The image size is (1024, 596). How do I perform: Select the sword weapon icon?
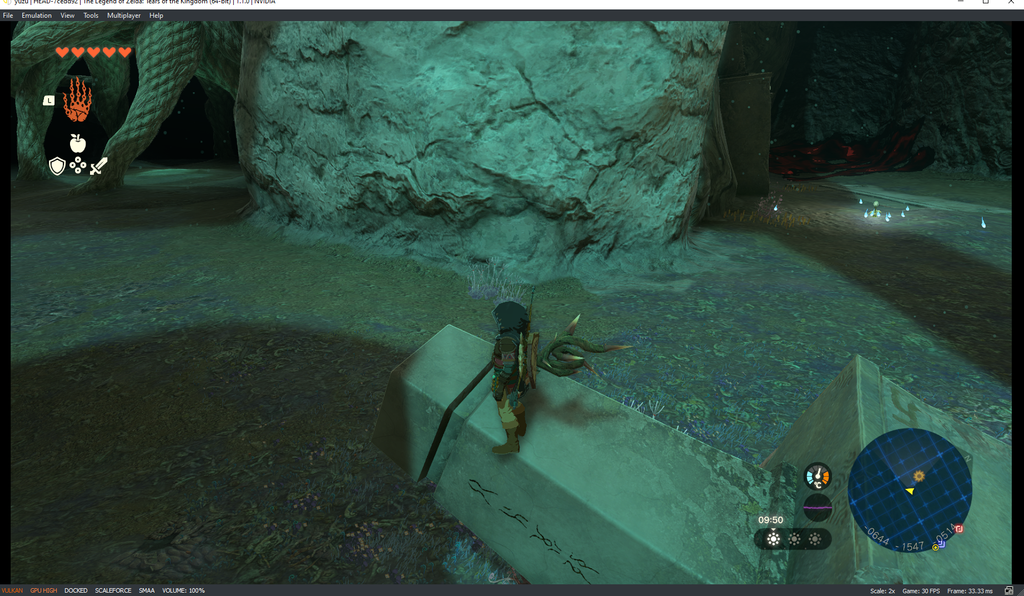click(98, 166)
